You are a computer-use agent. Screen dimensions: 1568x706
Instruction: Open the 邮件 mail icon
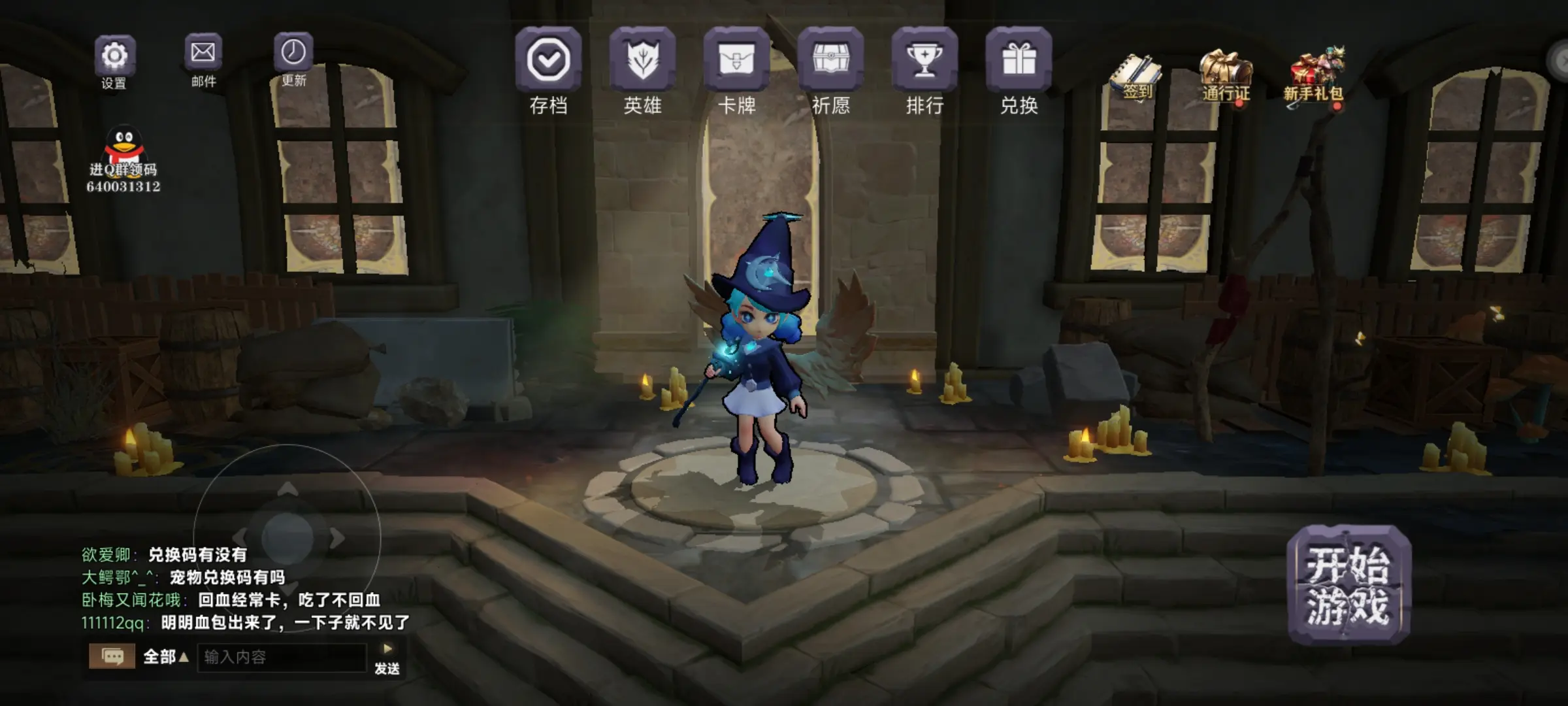pyautogui.click(x=204, y=52)
